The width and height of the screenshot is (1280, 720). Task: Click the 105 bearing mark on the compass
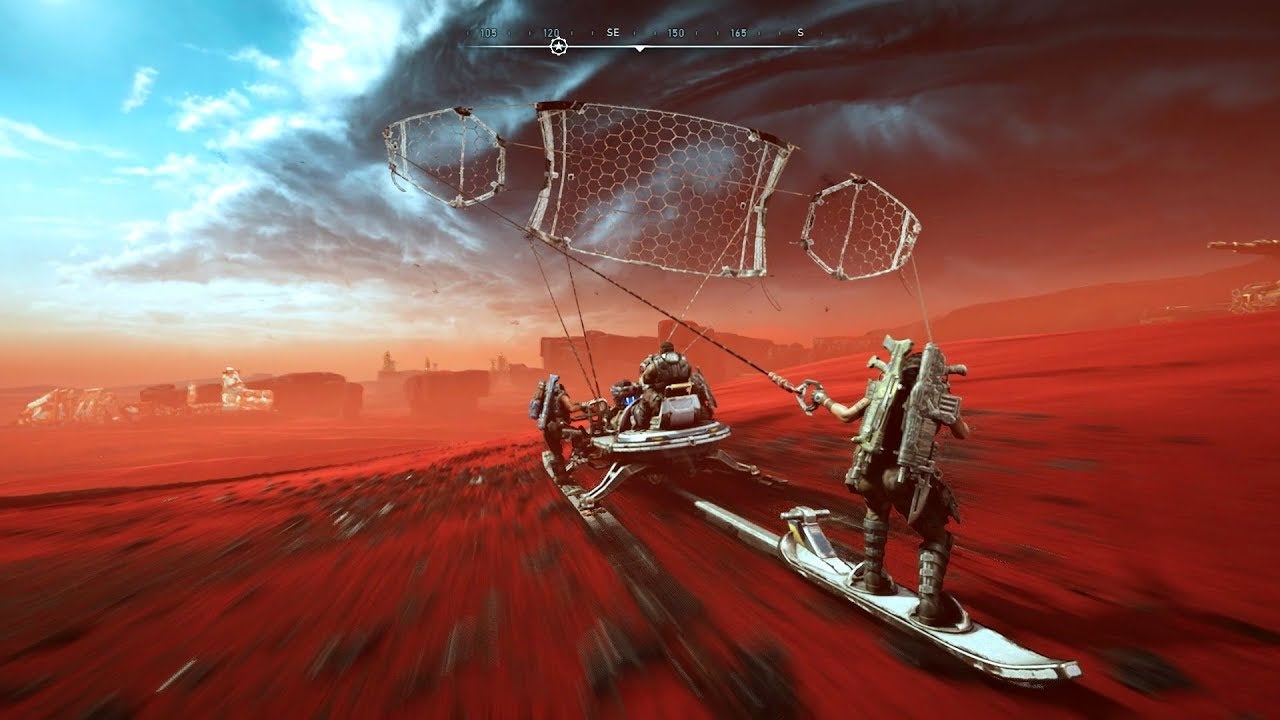(x=488, y=32)
